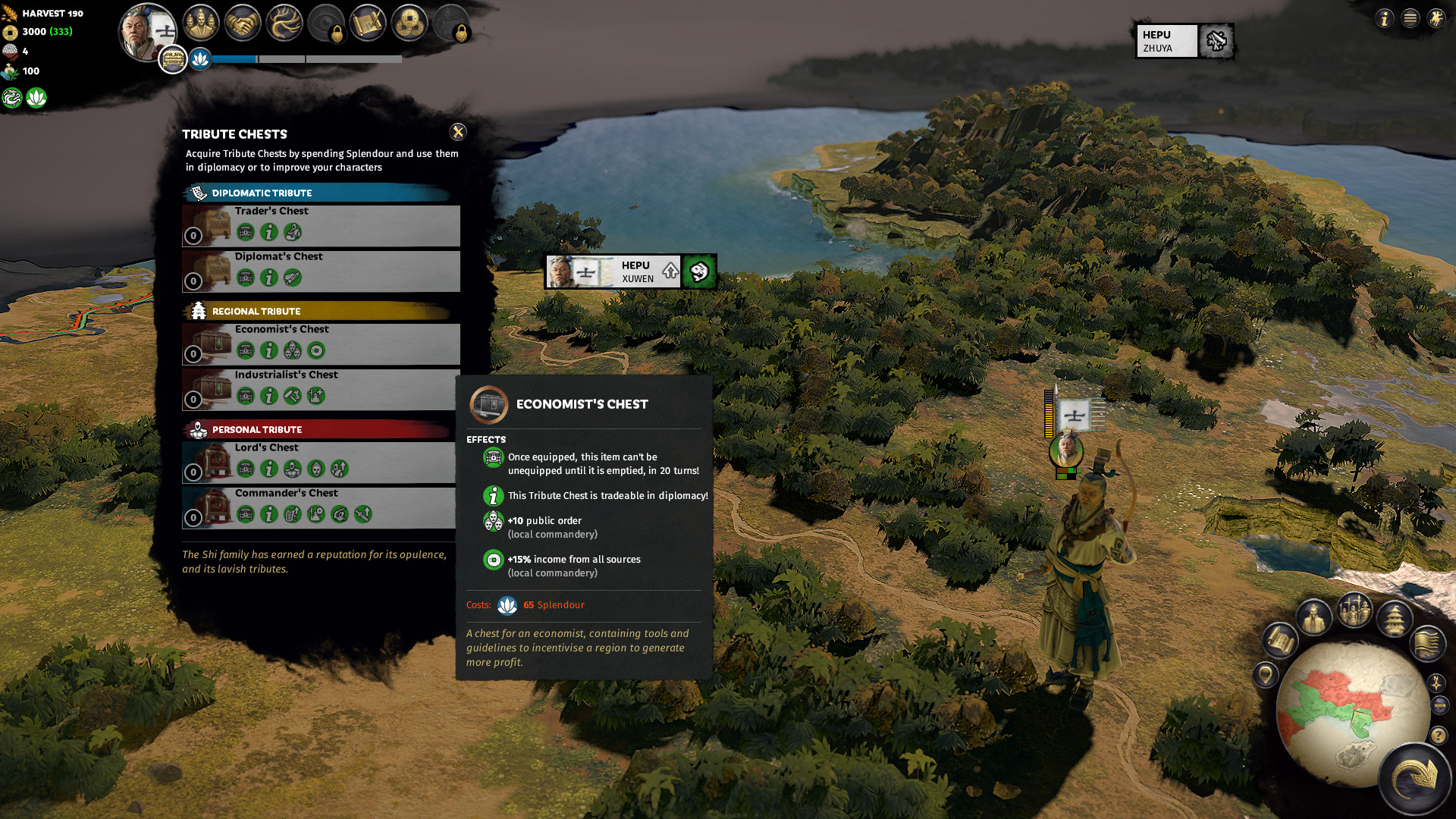Select the court icon in the top toolbar

(201, 23)
